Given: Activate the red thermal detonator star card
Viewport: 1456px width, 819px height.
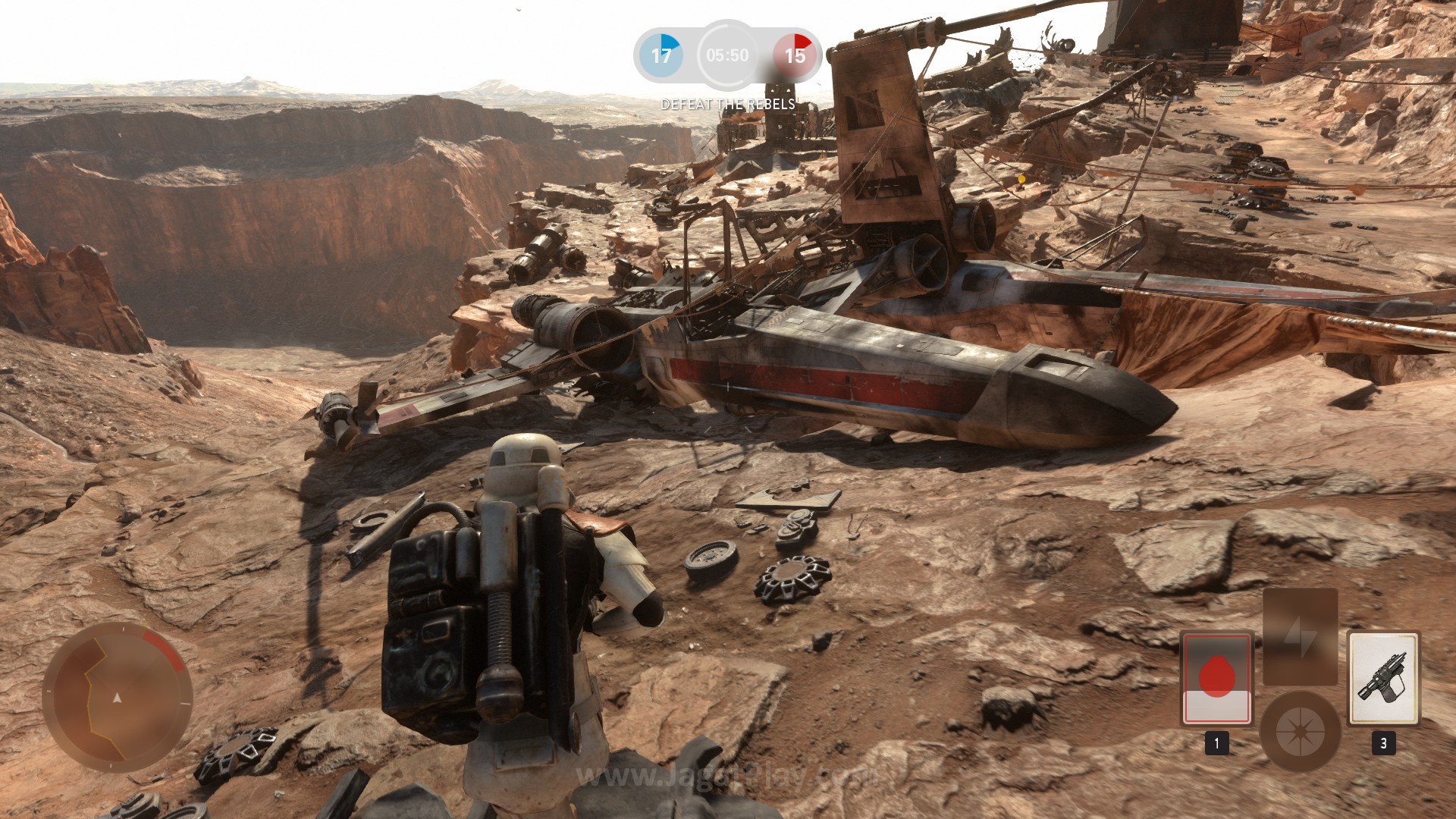Looking at the screenshot, I should [x=1216, y=678].
